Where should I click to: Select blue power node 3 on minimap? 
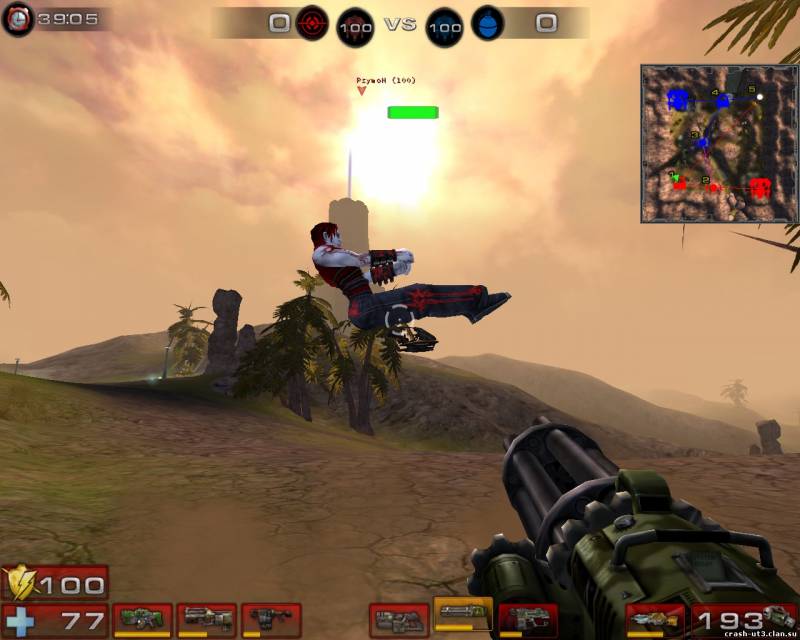[702, 144]
